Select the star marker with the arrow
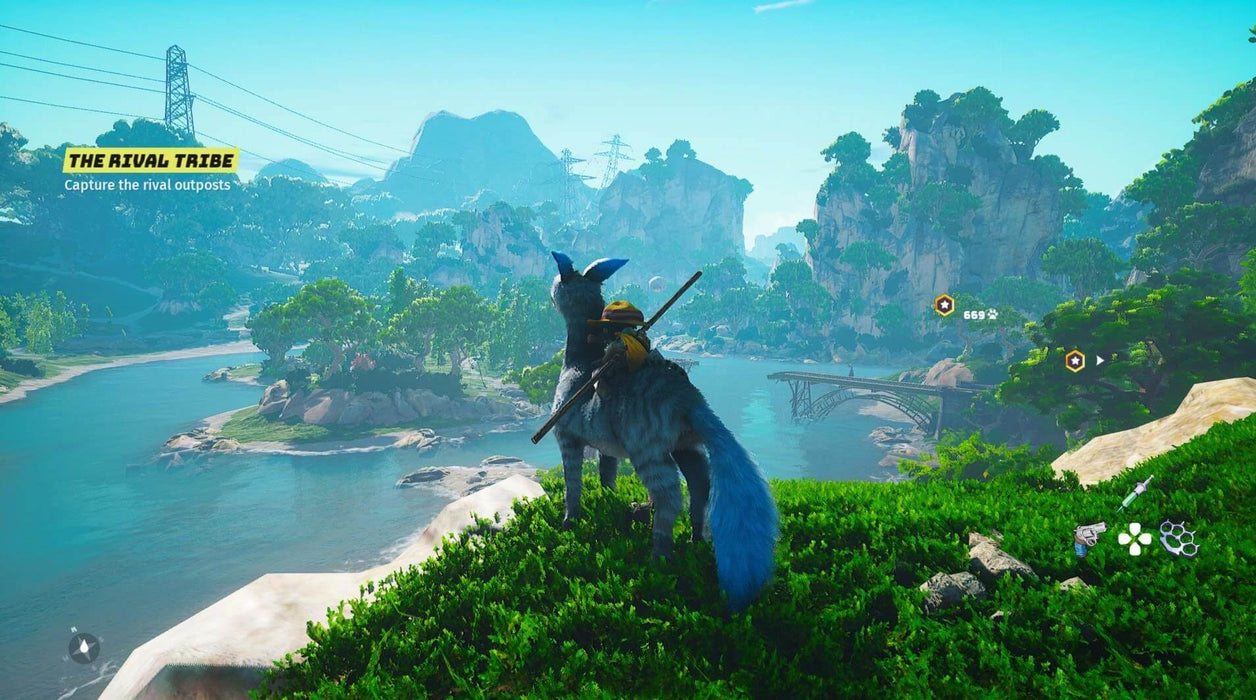The height and width of the screenshot is (700, 1256). click(1075, 360)
